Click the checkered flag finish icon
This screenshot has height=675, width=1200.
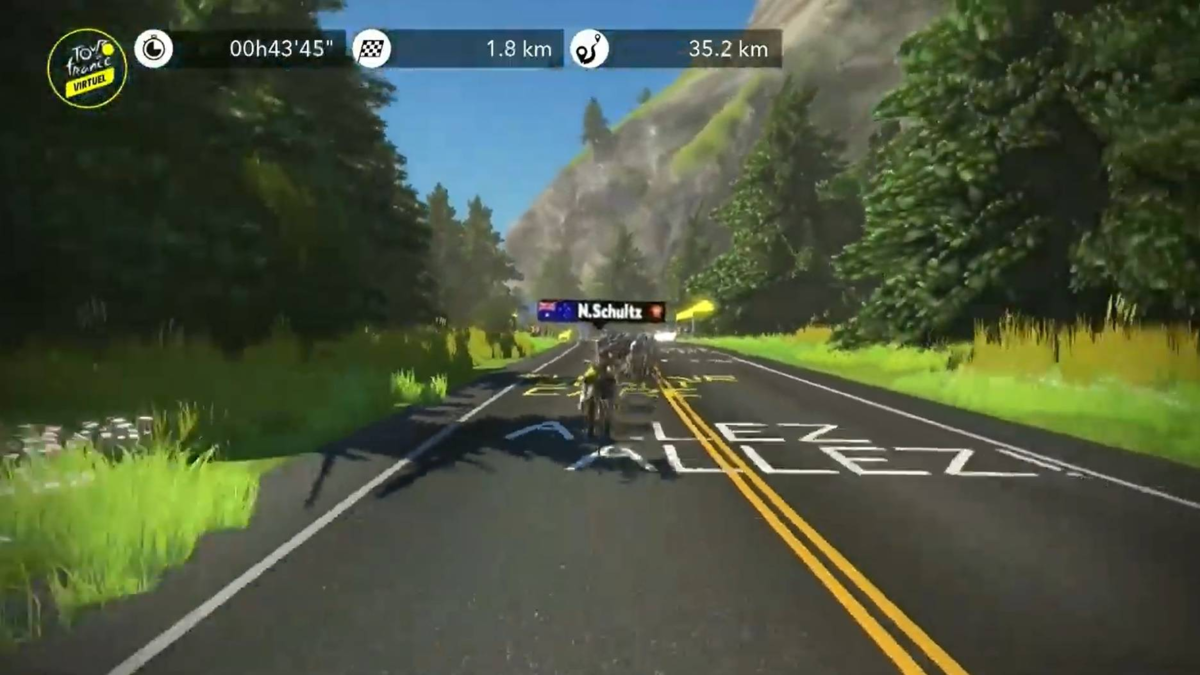tap(372, 48)
